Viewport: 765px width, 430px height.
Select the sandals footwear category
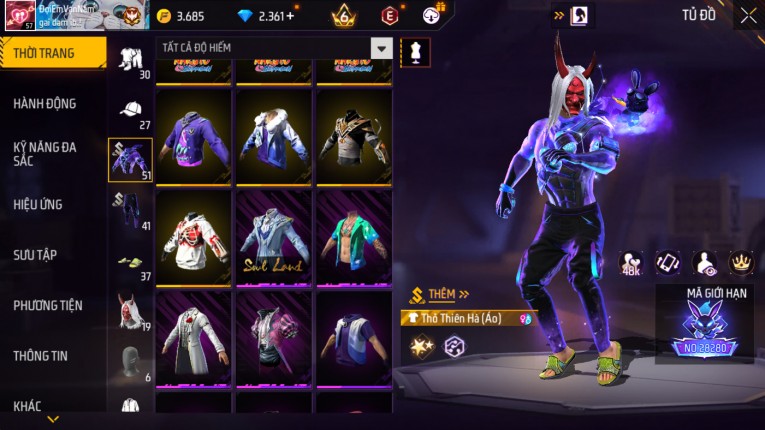pyautogui.click(x=130, y=262)
